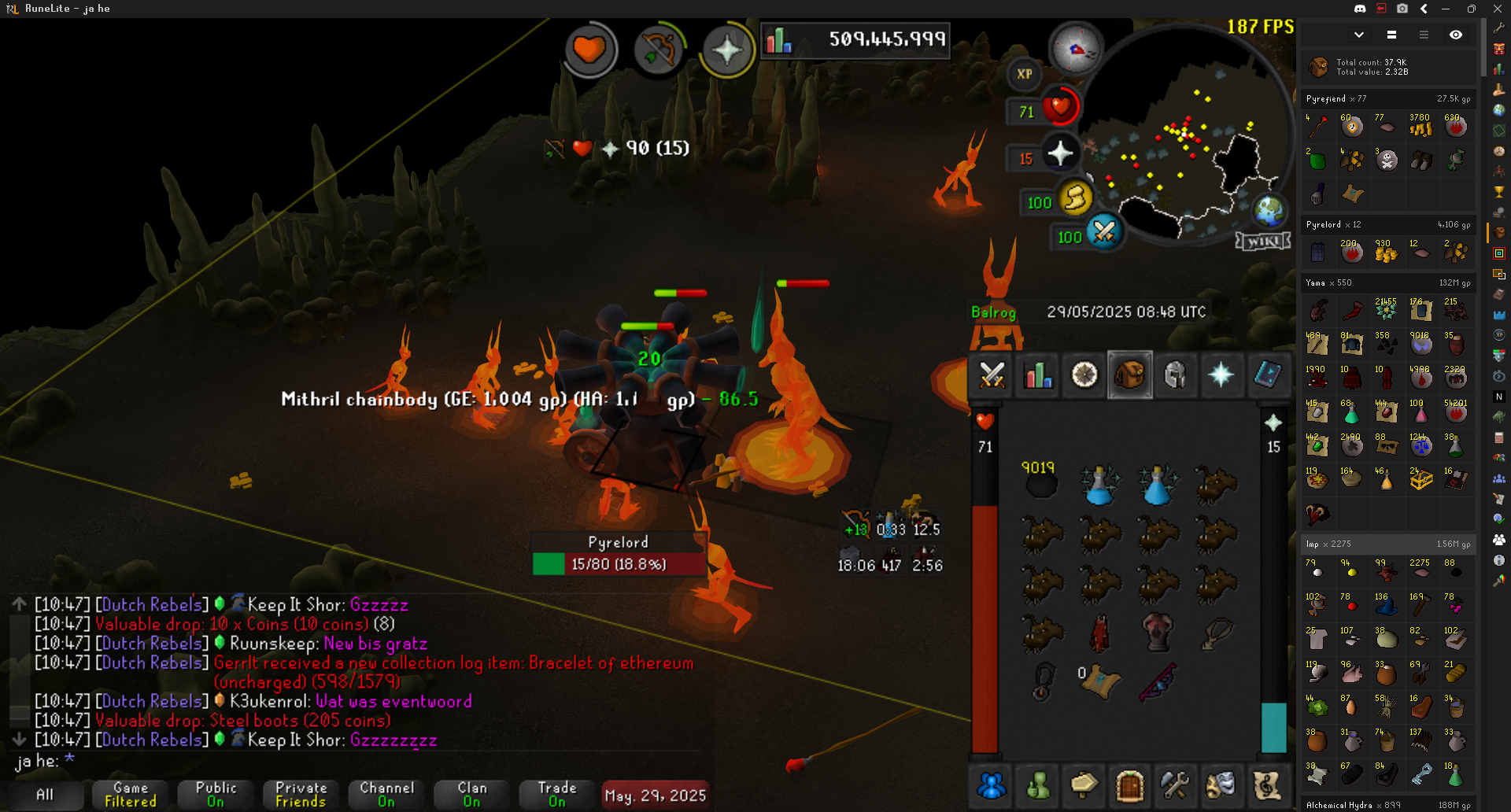Screen dimensions: 1511x812
Task: Minimize the RuneLite window
Action: pos(1446,9)
